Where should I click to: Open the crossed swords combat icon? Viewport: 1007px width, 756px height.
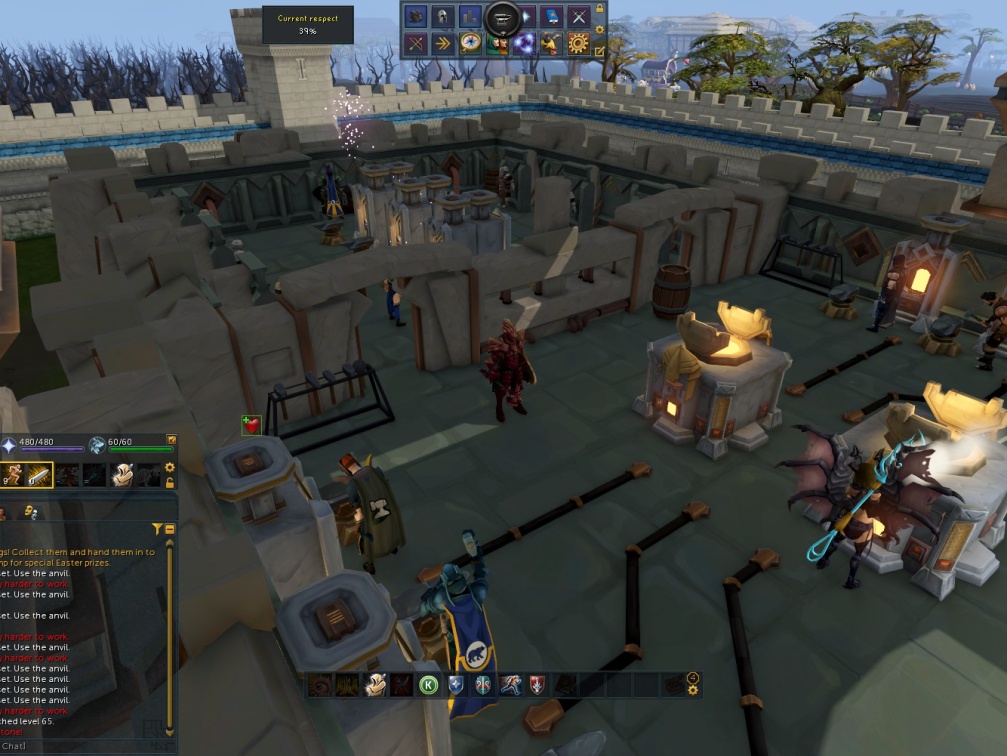click(x=578, y=17)
